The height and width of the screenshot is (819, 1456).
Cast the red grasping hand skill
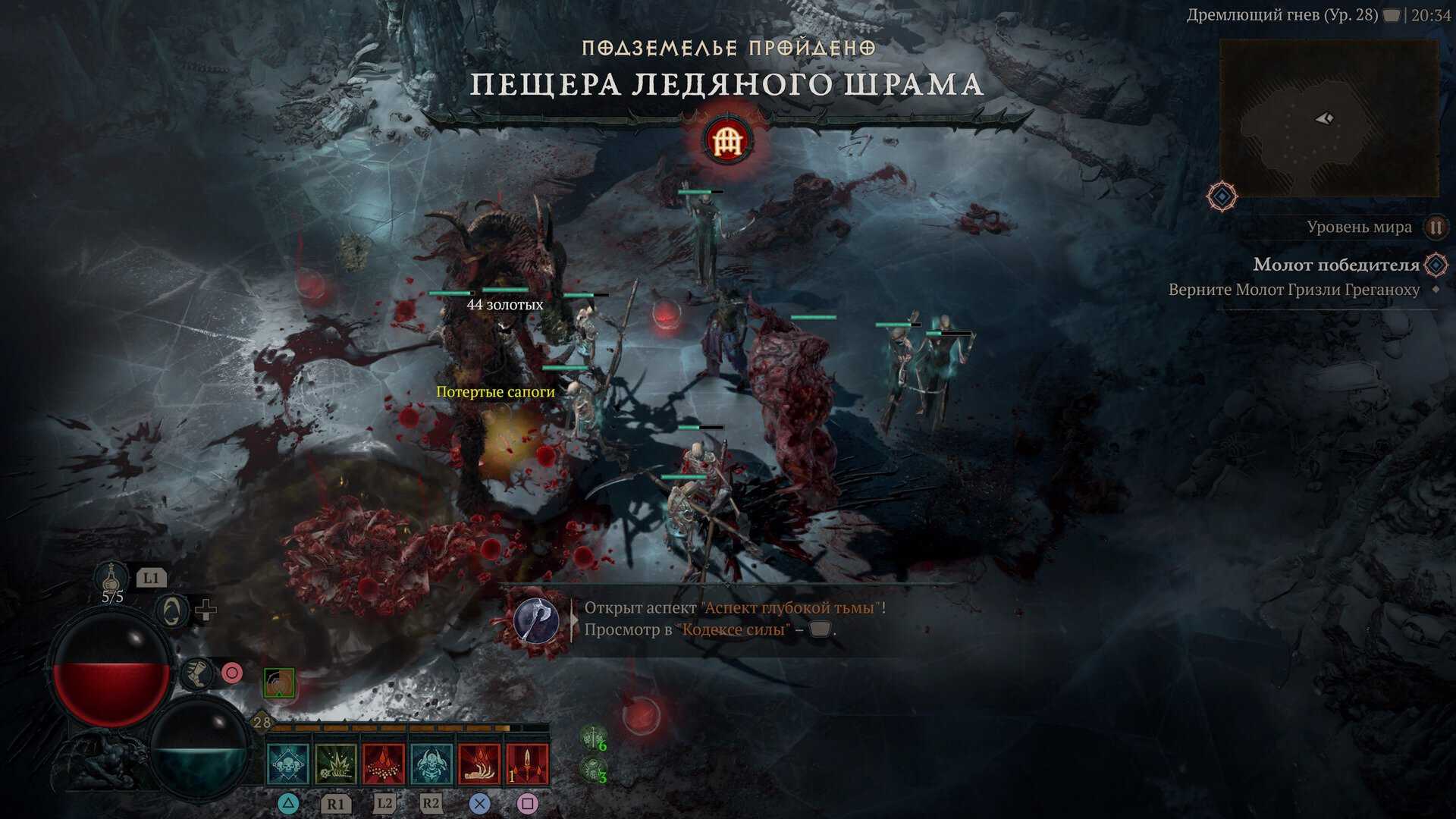(x=479, y=763)
